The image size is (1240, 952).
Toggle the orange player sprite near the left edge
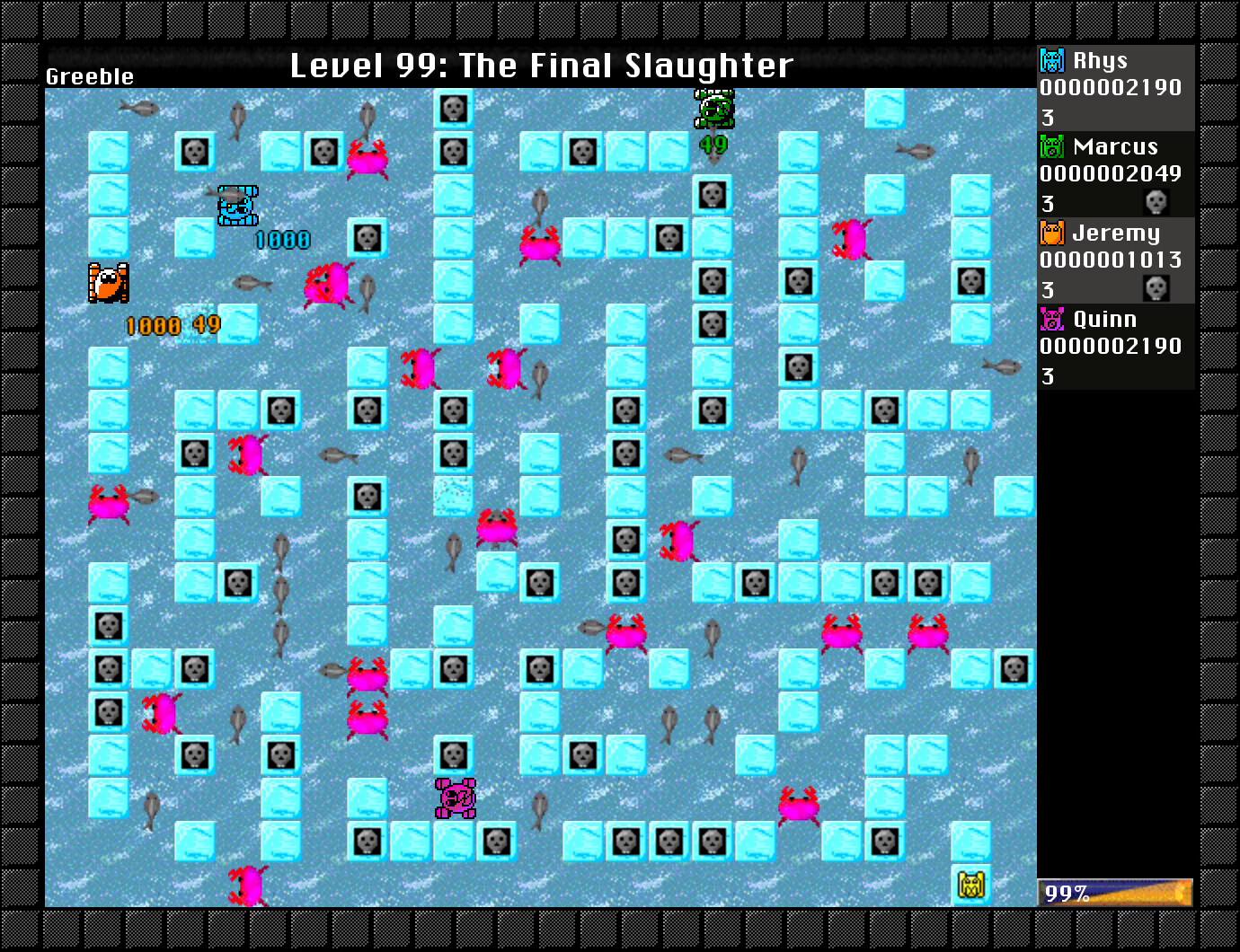(x=108, y=285)
